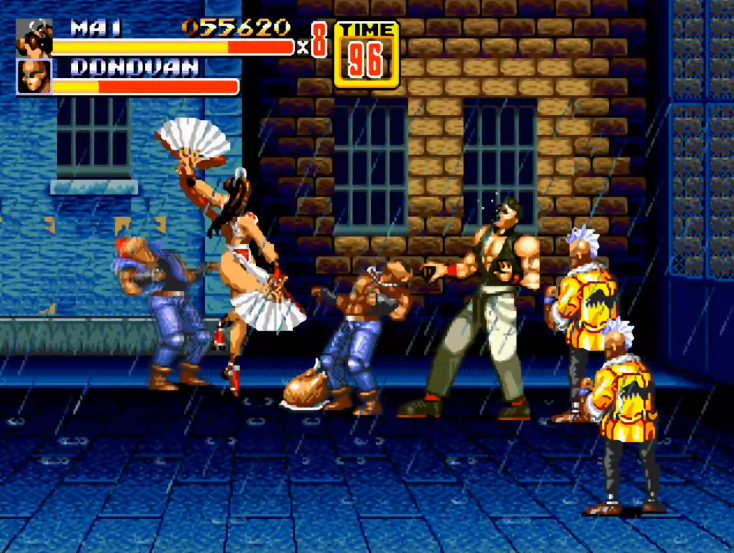Click Mai's player portrait icon
Image resolution: width=734 pixels, height=553 pixels.
[x=34, y=38]
